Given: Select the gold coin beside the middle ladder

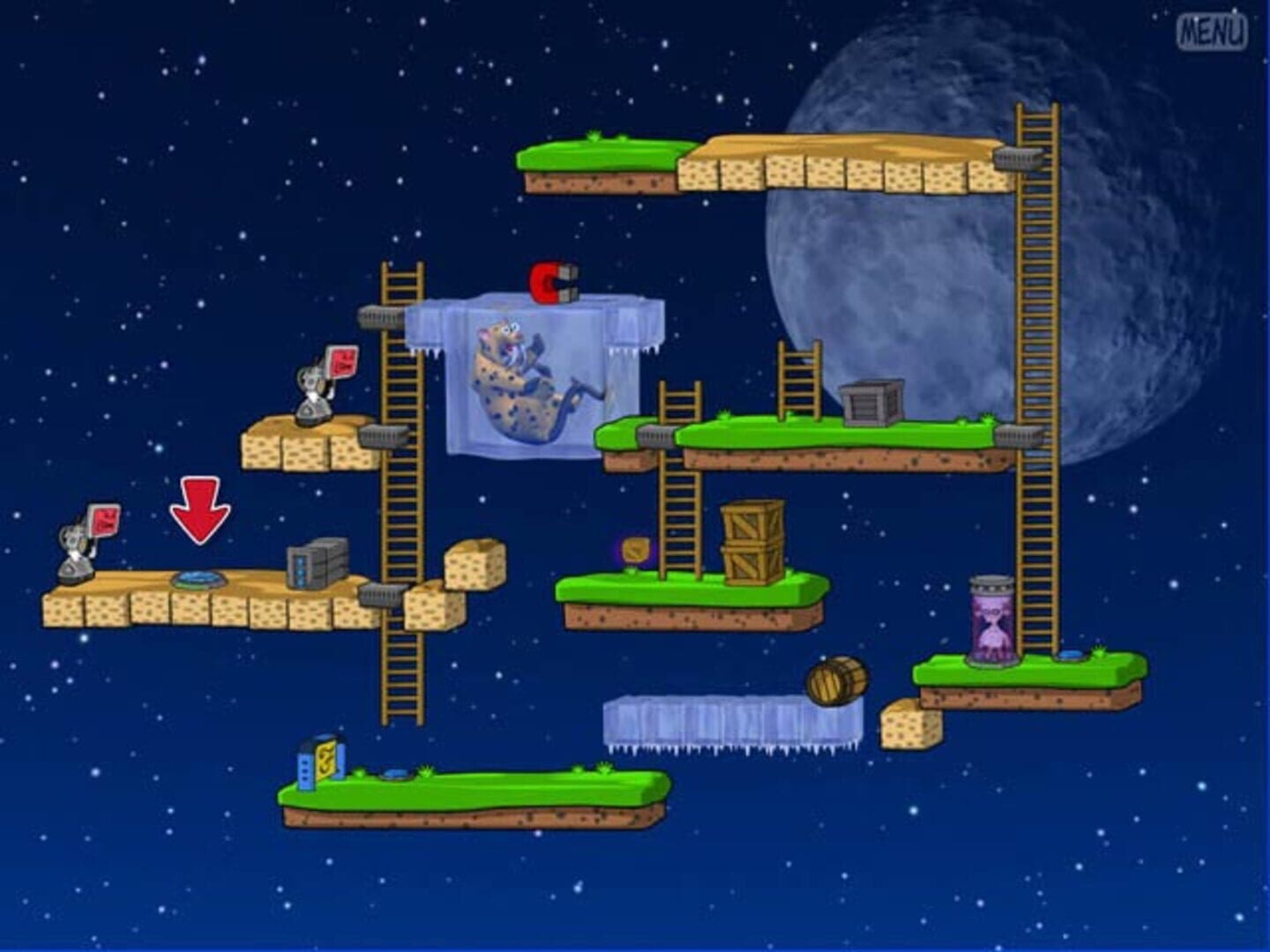Looking at the screenshot, I should pyautogui.click(x=636, y=548).
